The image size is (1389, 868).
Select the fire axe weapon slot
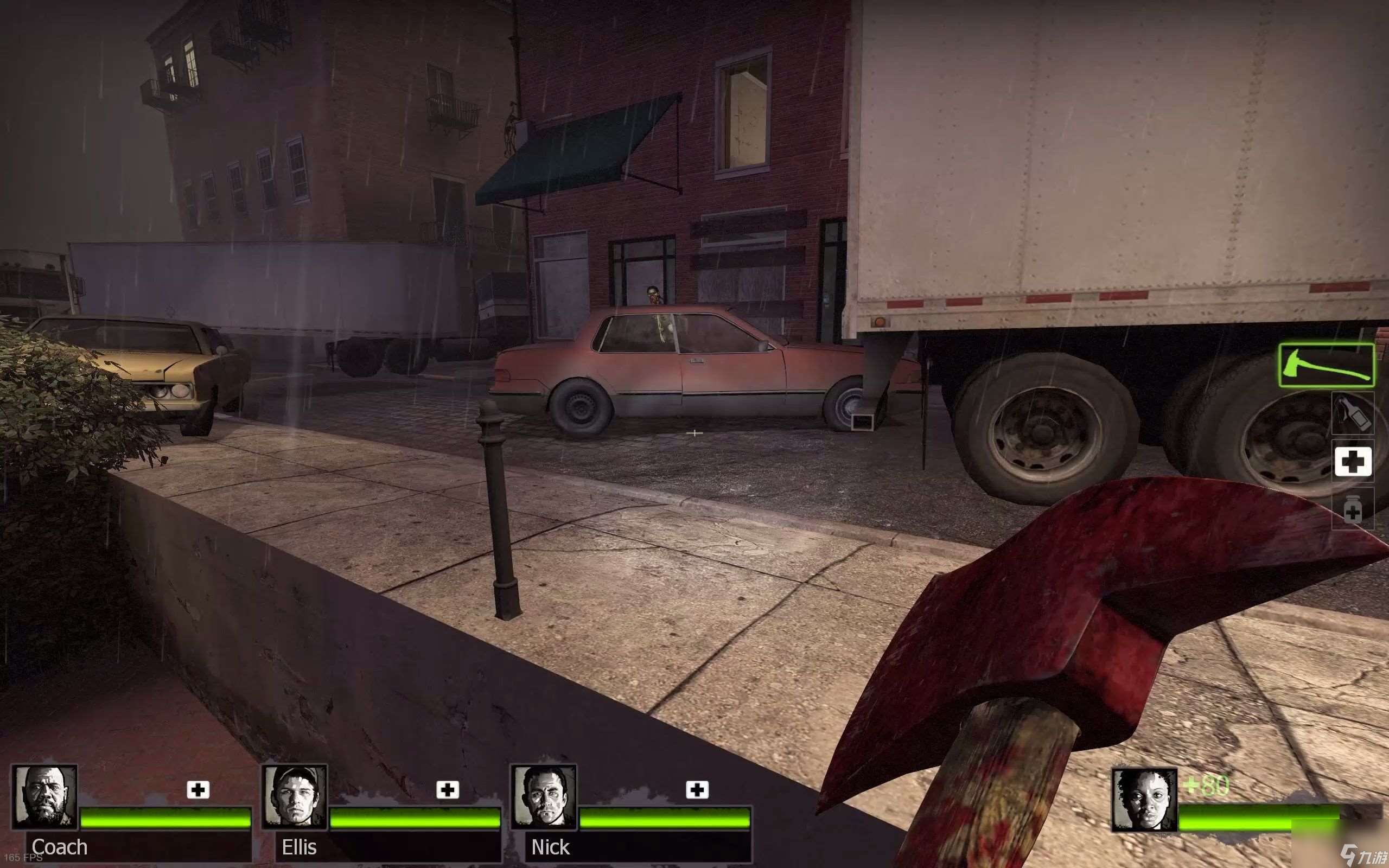pos(1326,365)
